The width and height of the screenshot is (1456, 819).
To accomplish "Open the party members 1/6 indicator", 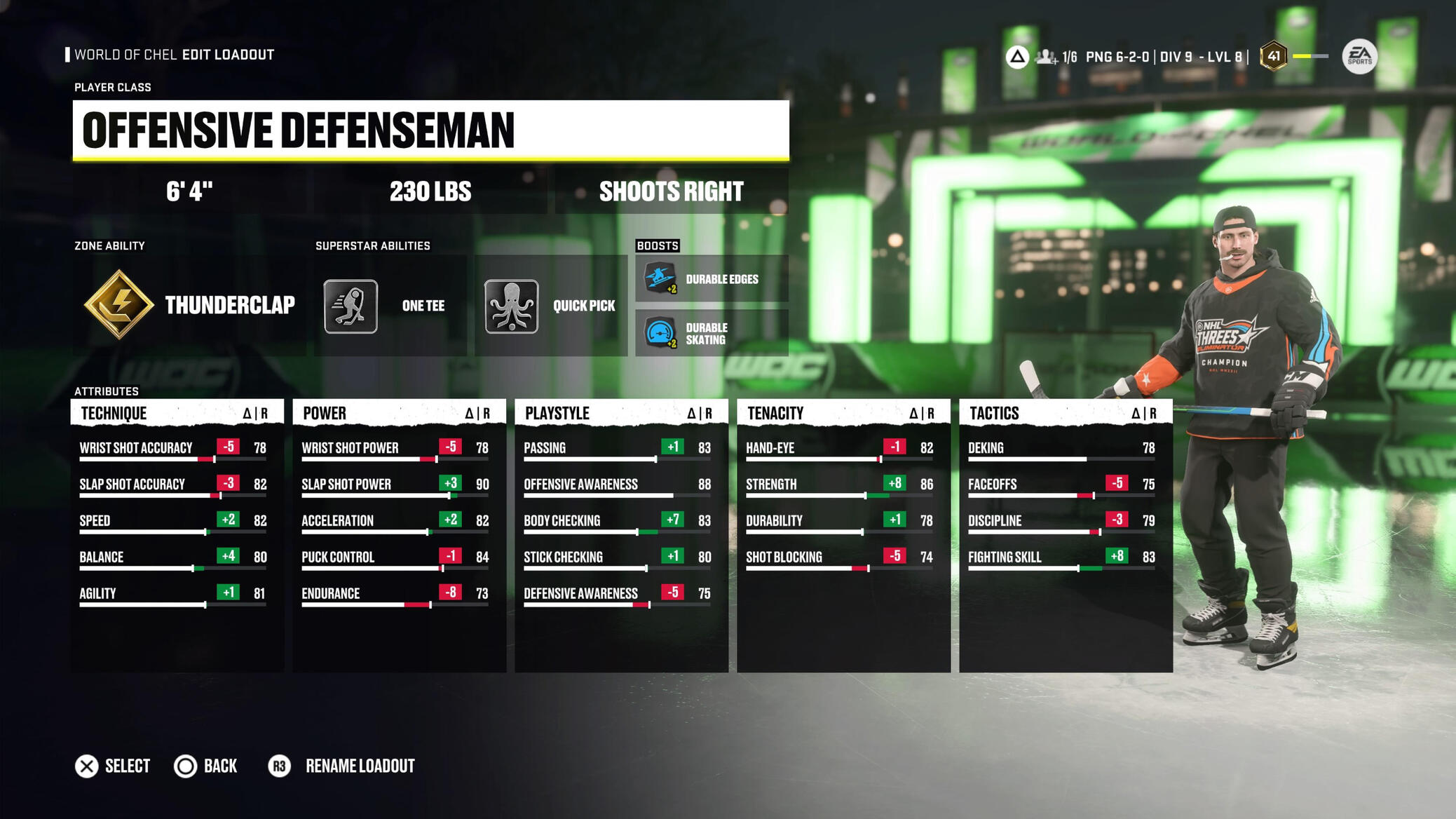I will tap(1056, 57).
